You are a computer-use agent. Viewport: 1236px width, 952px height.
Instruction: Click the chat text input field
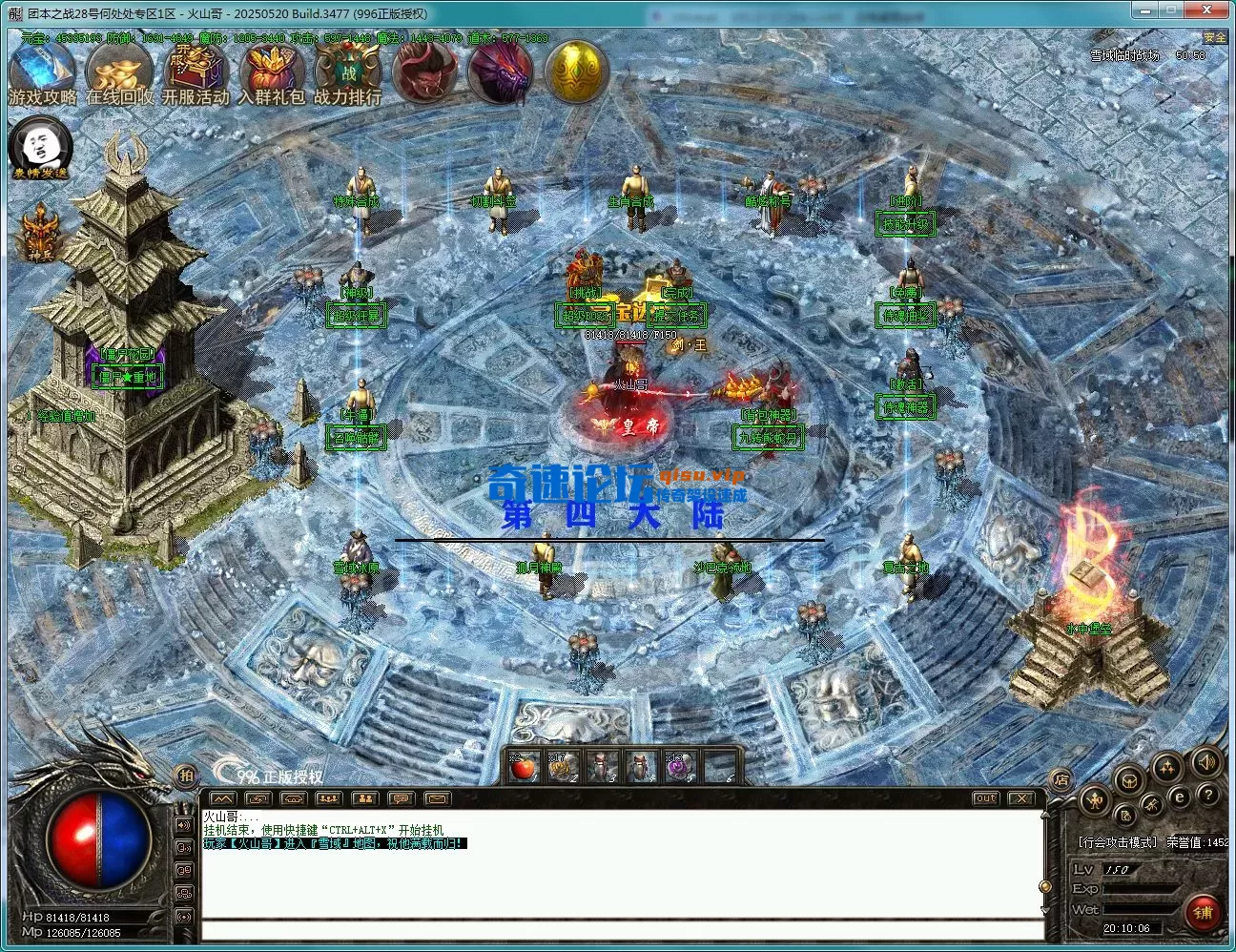point(620,930)
